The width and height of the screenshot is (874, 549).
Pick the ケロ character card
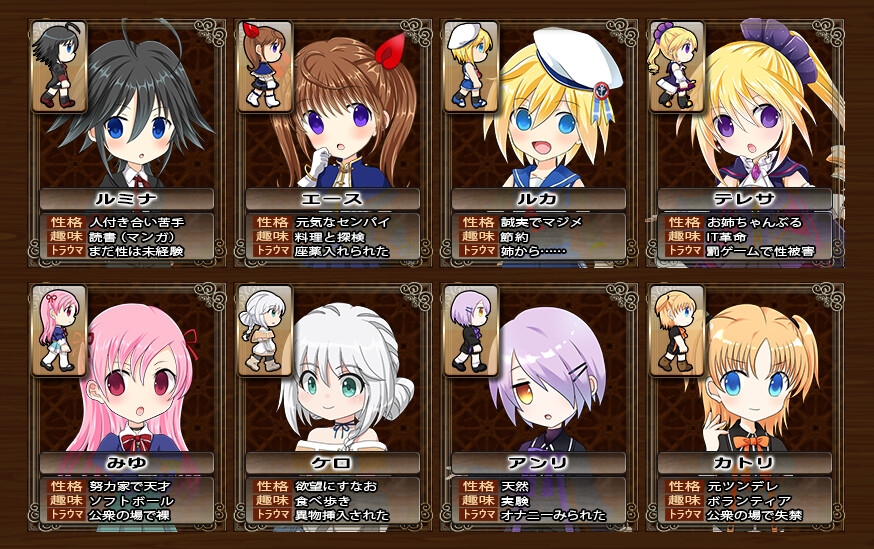pyautogui.click(x=333, y=405)
